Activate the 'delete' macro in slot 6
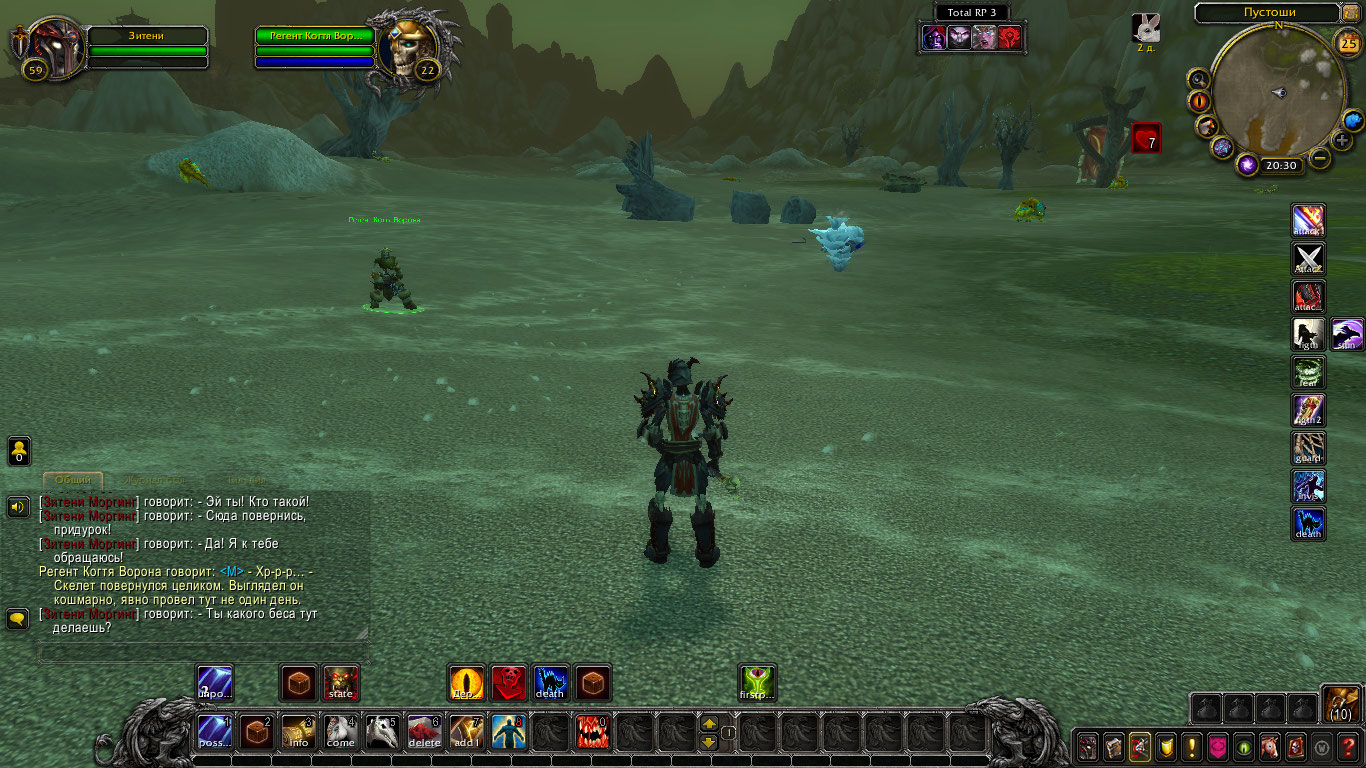The height and width of the screenshot is (768, 1366). (425, 732)
